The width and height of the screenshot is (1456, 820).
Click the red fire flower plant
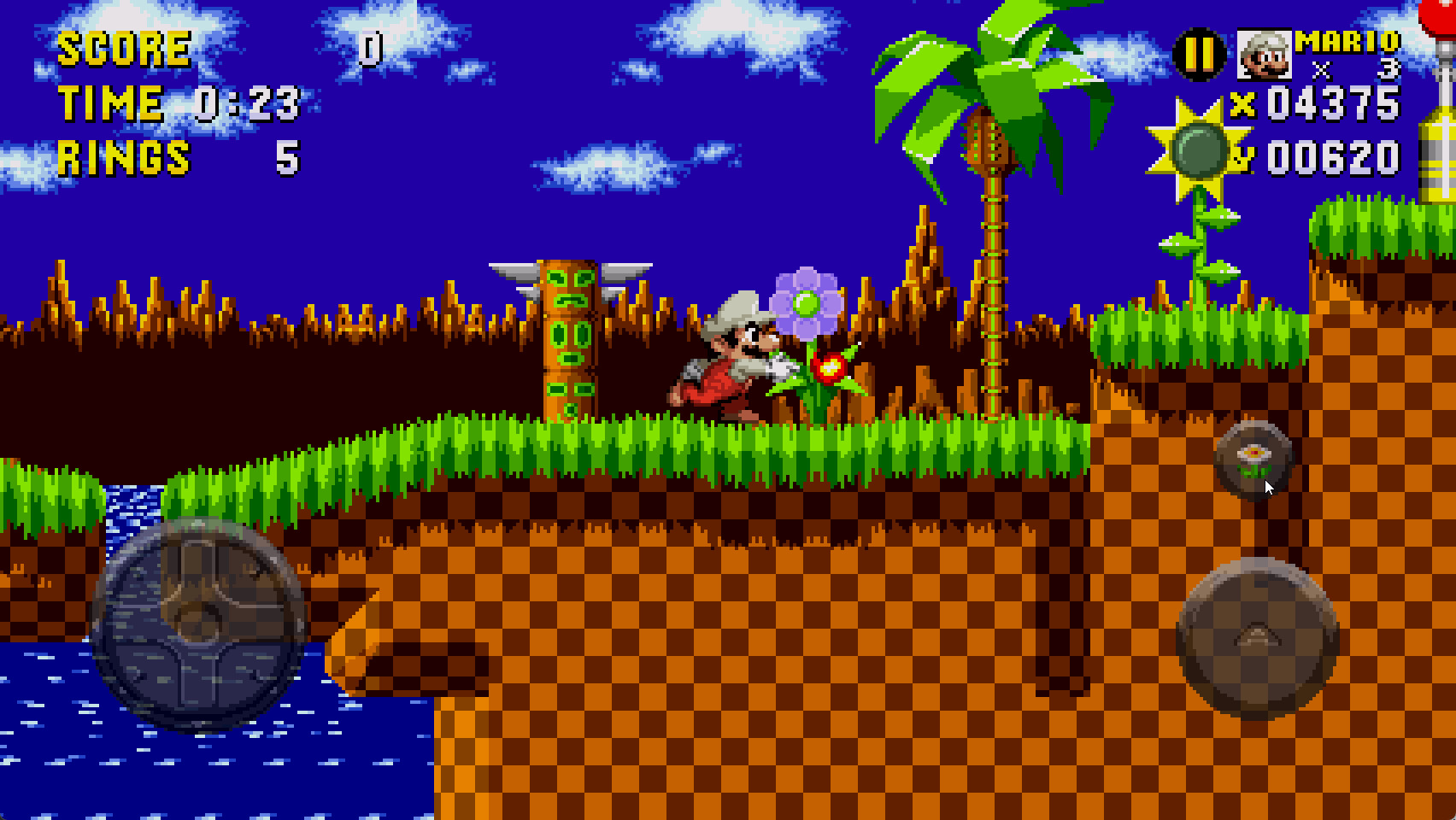[x=831, y=367]
